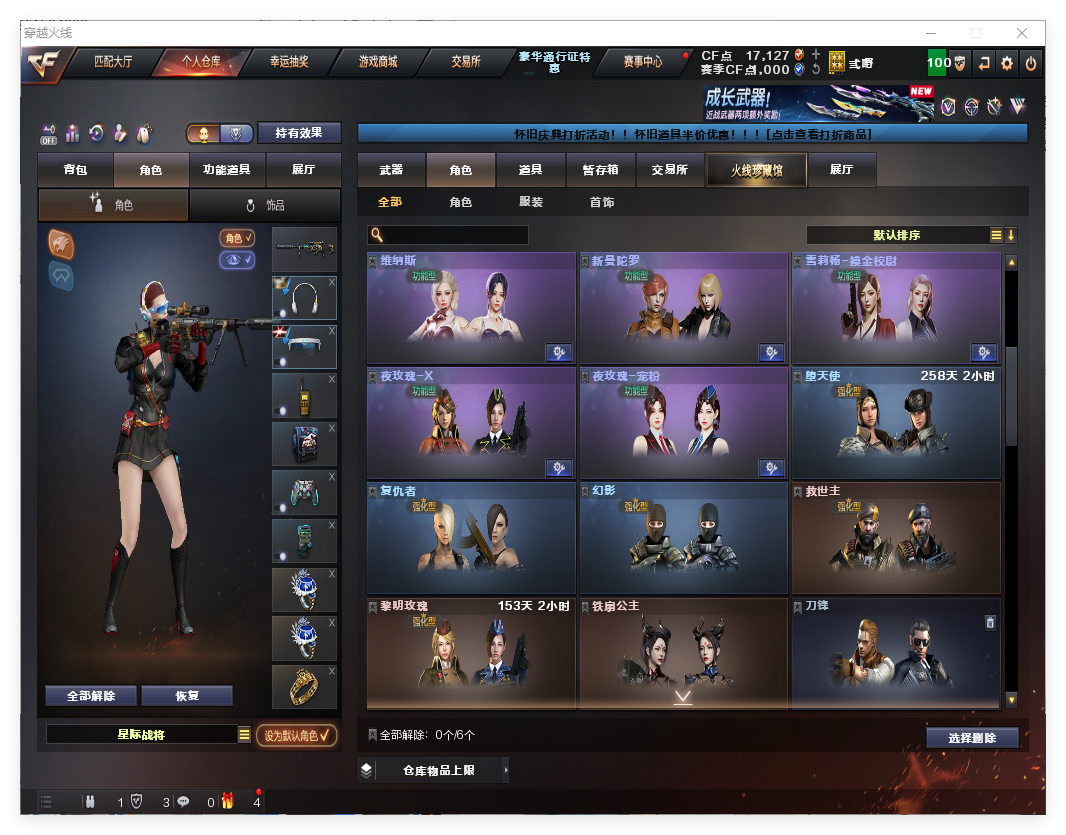
Task: Click the 恢复 restore button
Action: pos(187,696)
